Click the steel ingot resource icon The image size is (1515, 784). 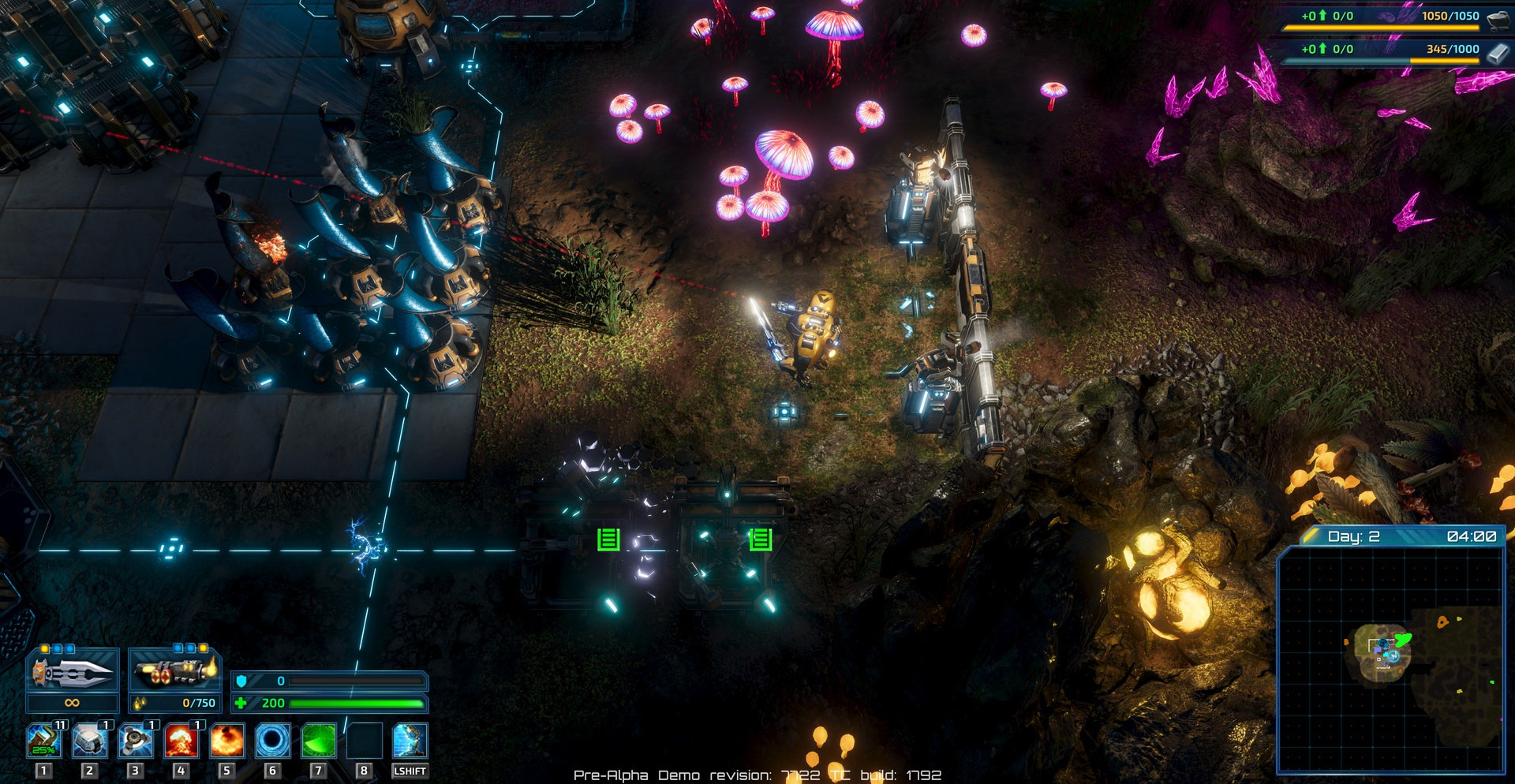(x=1497, y=52)
